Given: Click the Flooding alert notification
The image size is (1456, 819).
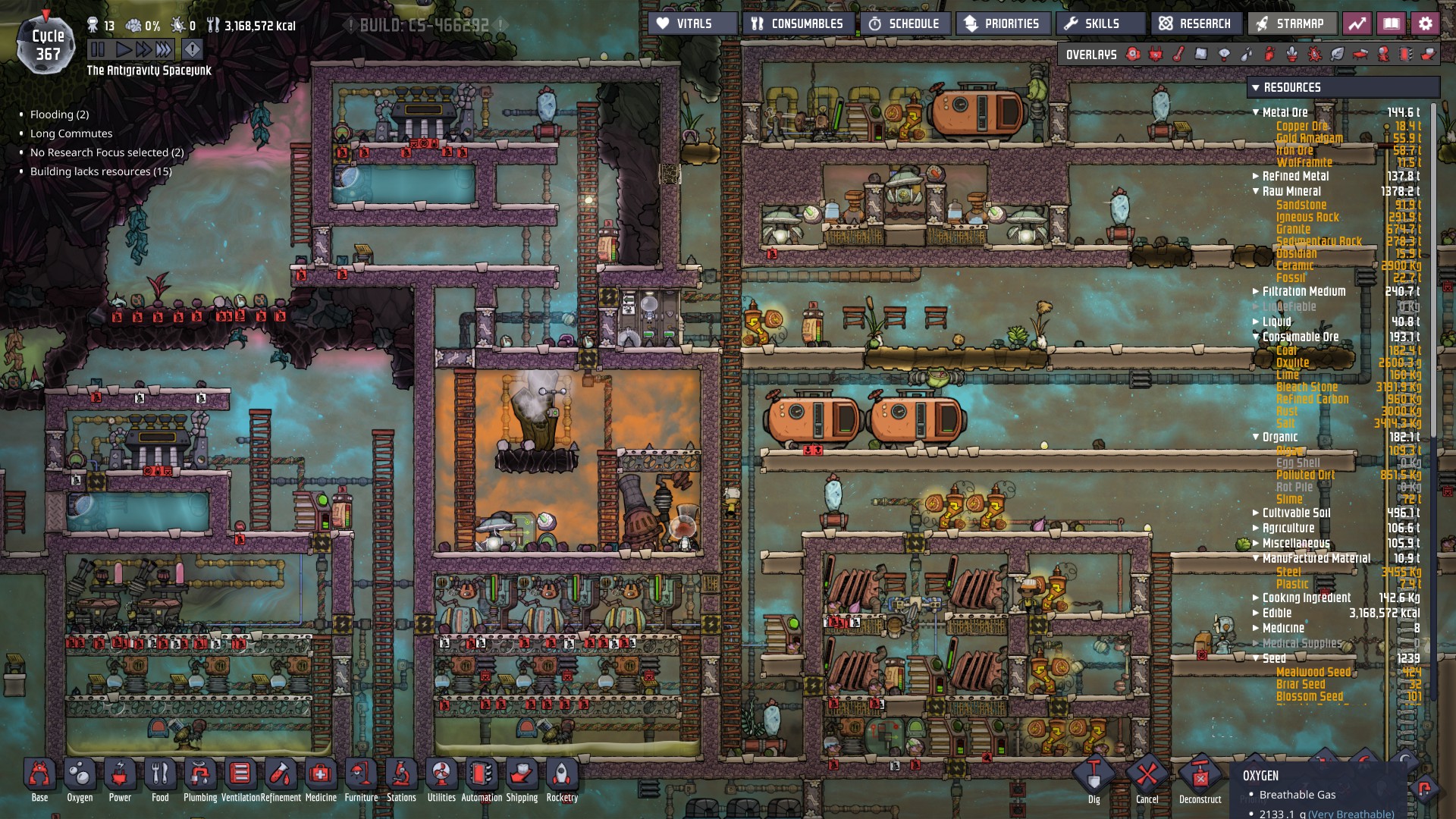Looking at the screenshot, I should (x=59, y=115).
